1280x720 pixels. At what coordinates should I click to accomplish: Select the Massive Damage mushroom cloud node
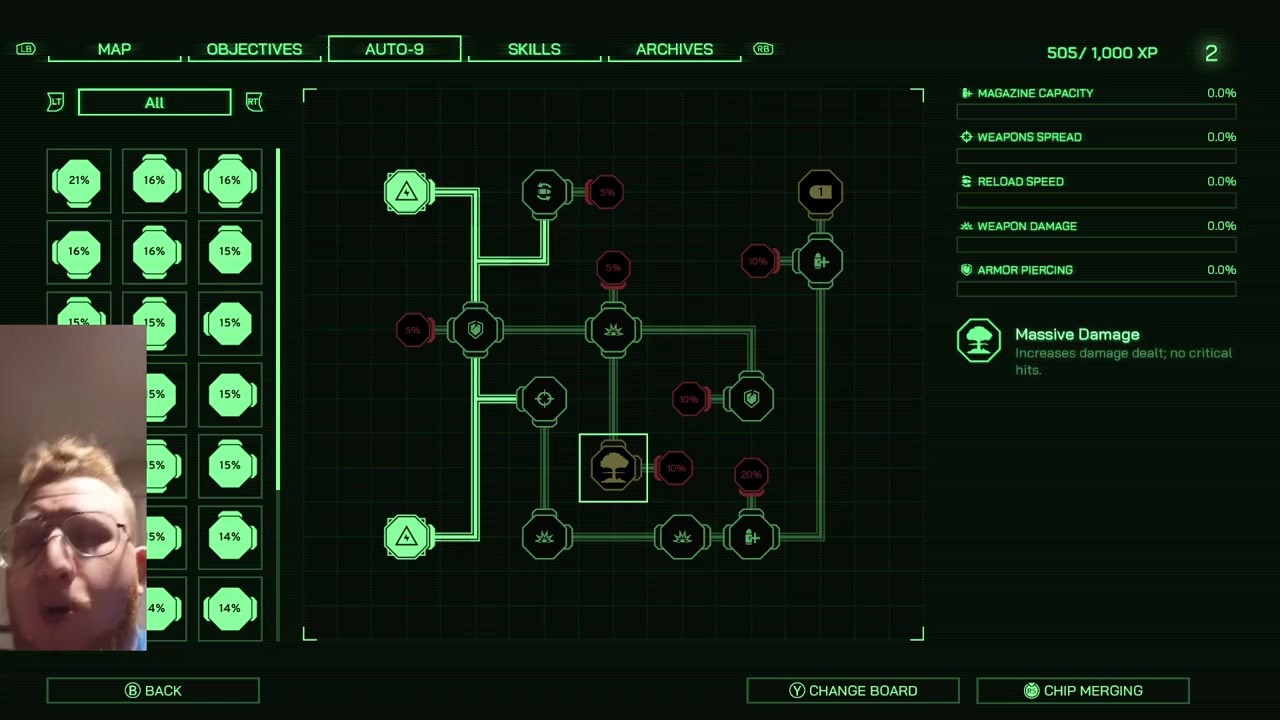click(613, 468)
